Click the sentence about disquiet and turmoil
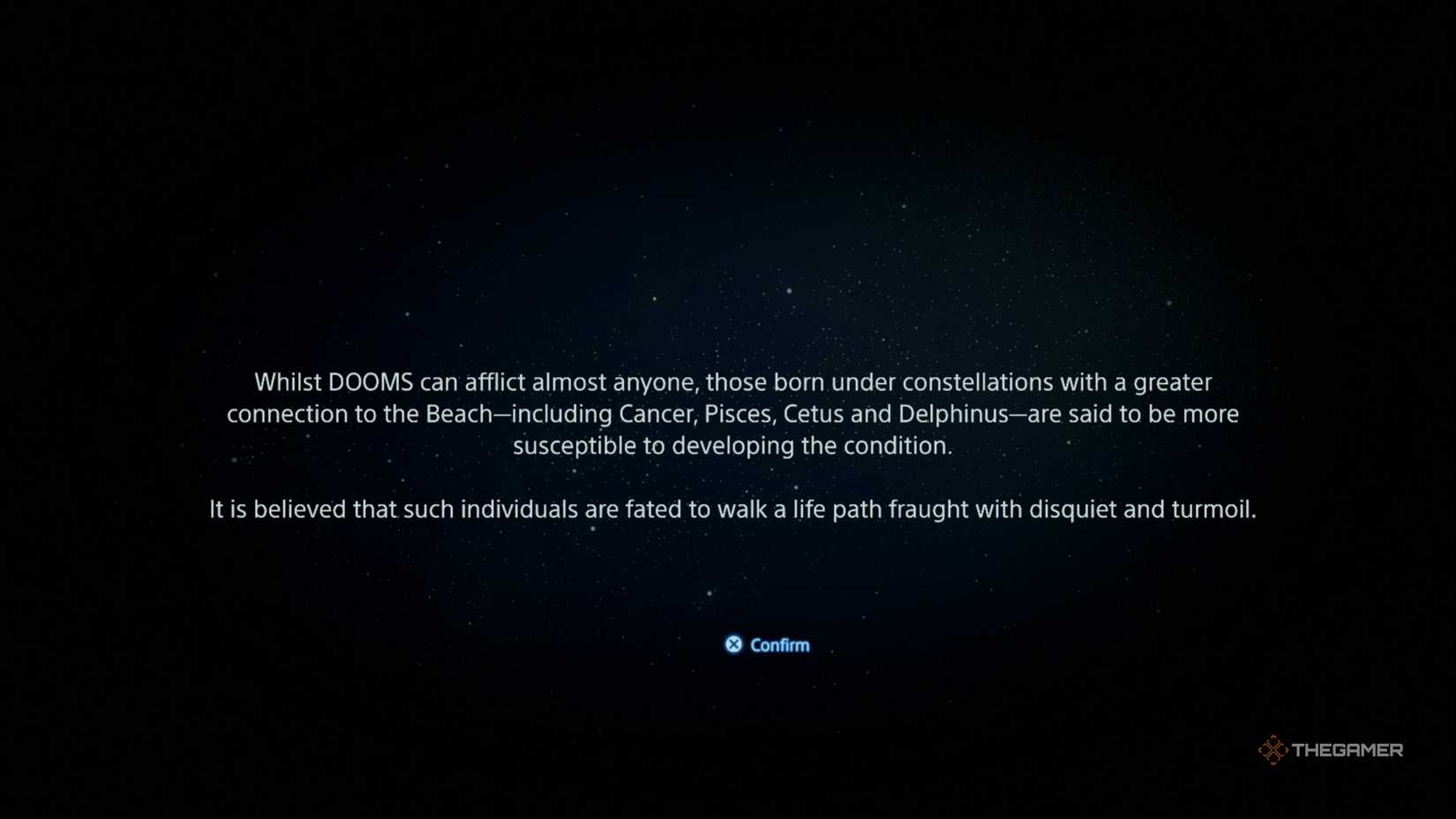The height and width of the screenshot is (819, 1456). click(733, 509)
